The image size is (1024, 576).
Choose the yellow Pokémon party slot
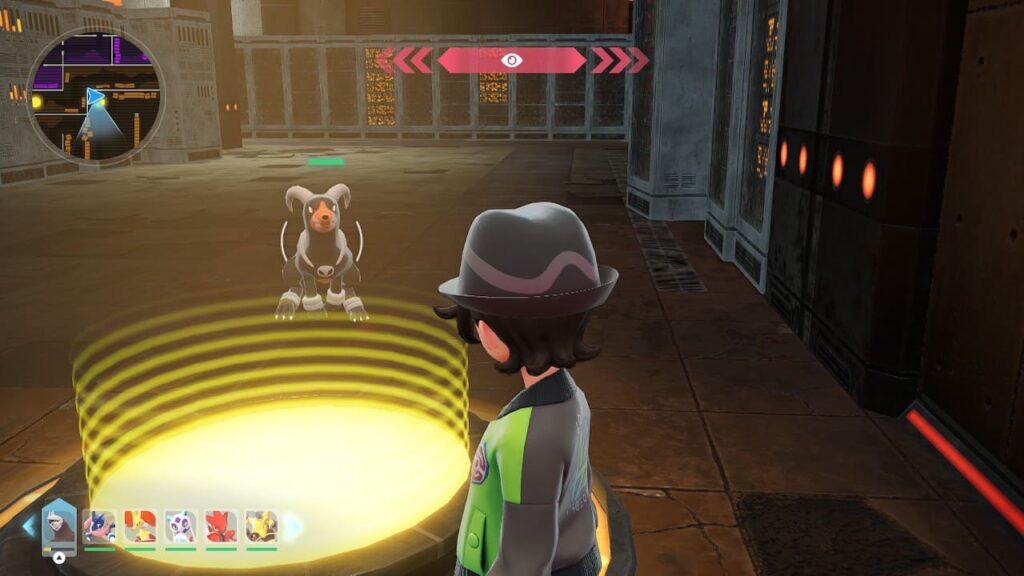[x=261, y=526]
